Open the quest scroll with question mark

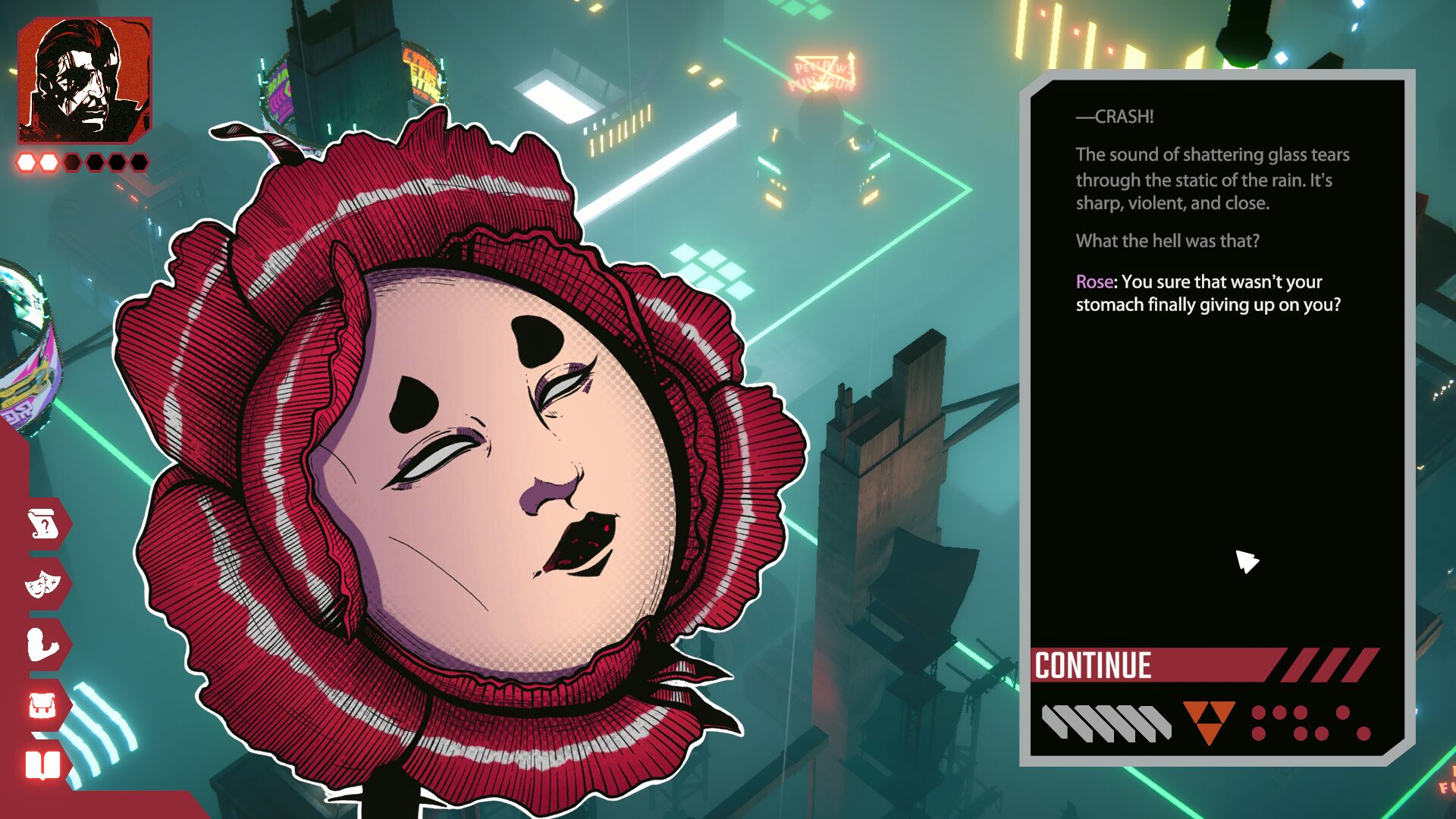pyautogui.click(x=43, y=524)
